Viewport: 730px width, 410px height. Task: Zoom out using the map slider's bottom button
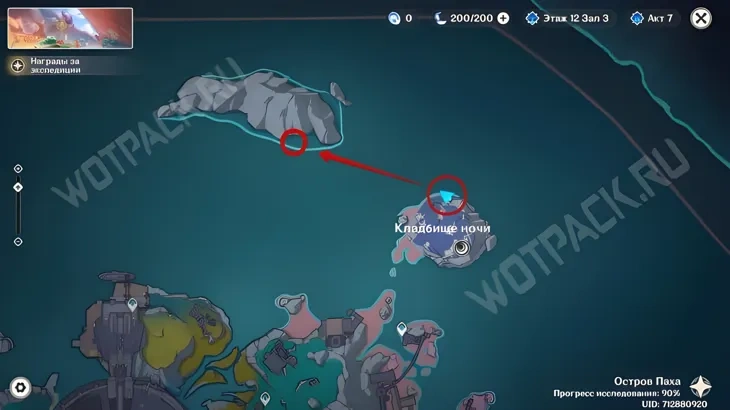pyautogui.click(x=18, y=241)
